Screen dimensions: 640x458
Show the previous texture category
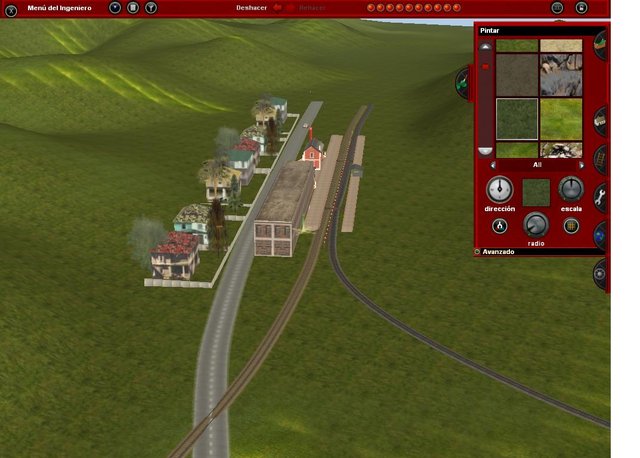(491, 164)
